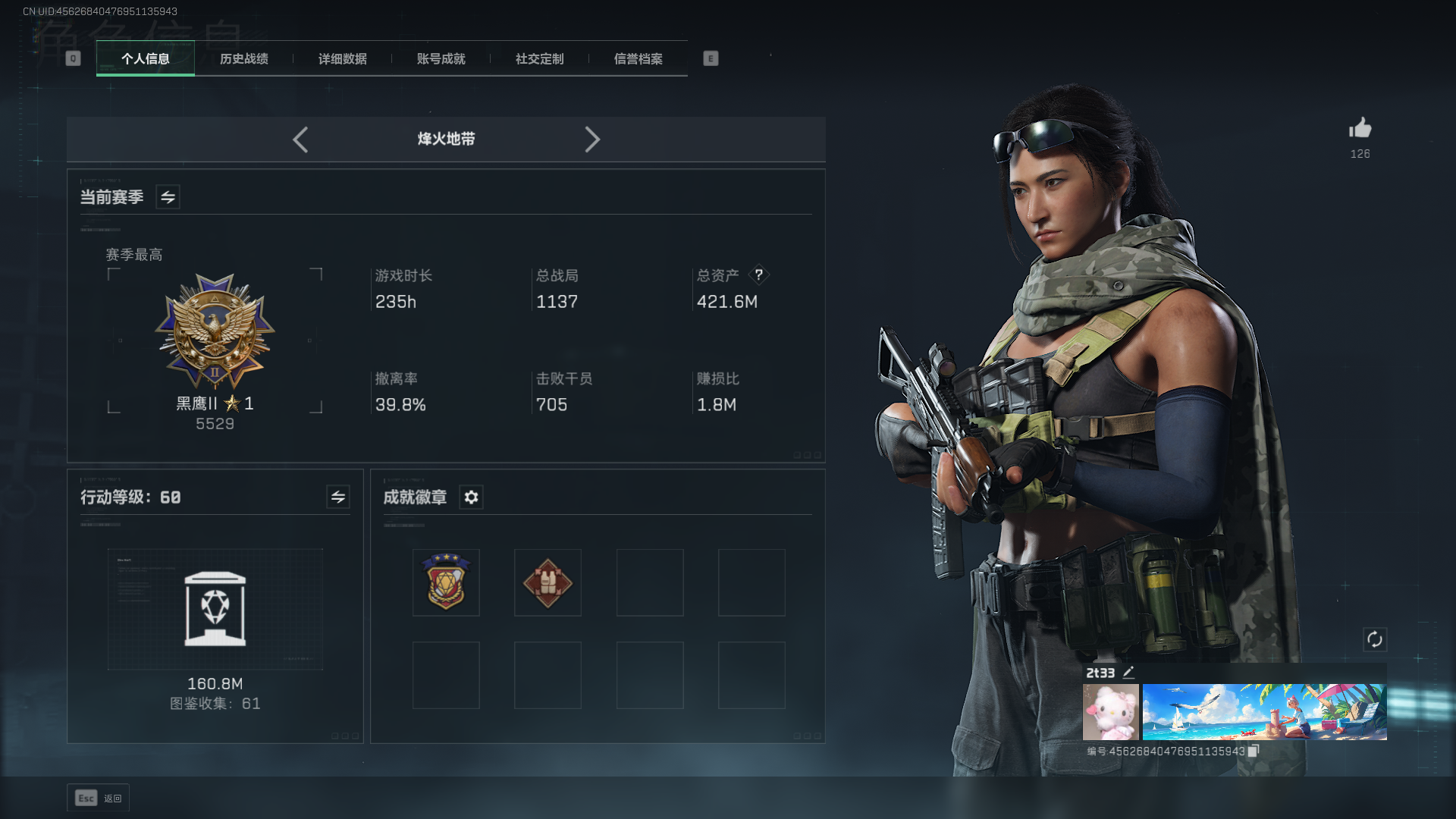Click the Esc 返回 button

coord(98,798)
